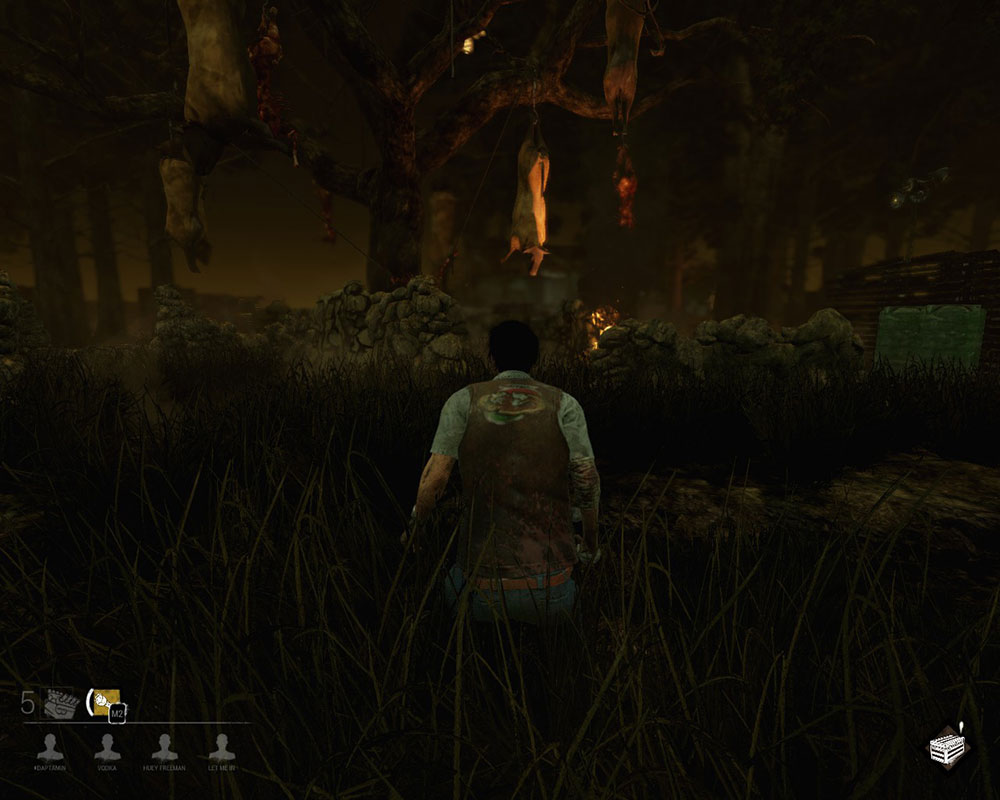Screen dimensions: 1000x800
Task: Select the HUEY FREEMAN survivor portrait
Action: tap(164, 746)
